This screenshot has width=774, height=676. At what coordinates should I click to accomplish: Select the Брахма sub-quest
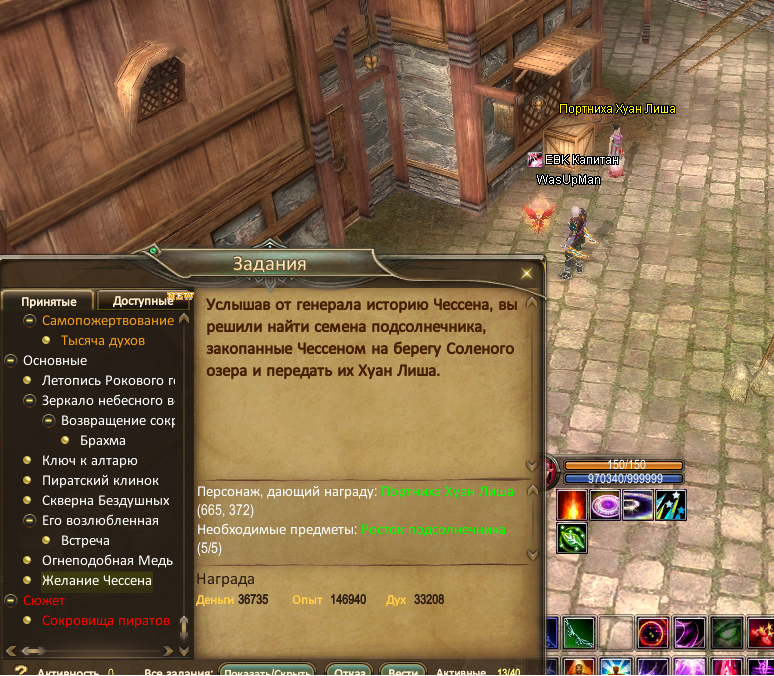(x=102, y=440)
